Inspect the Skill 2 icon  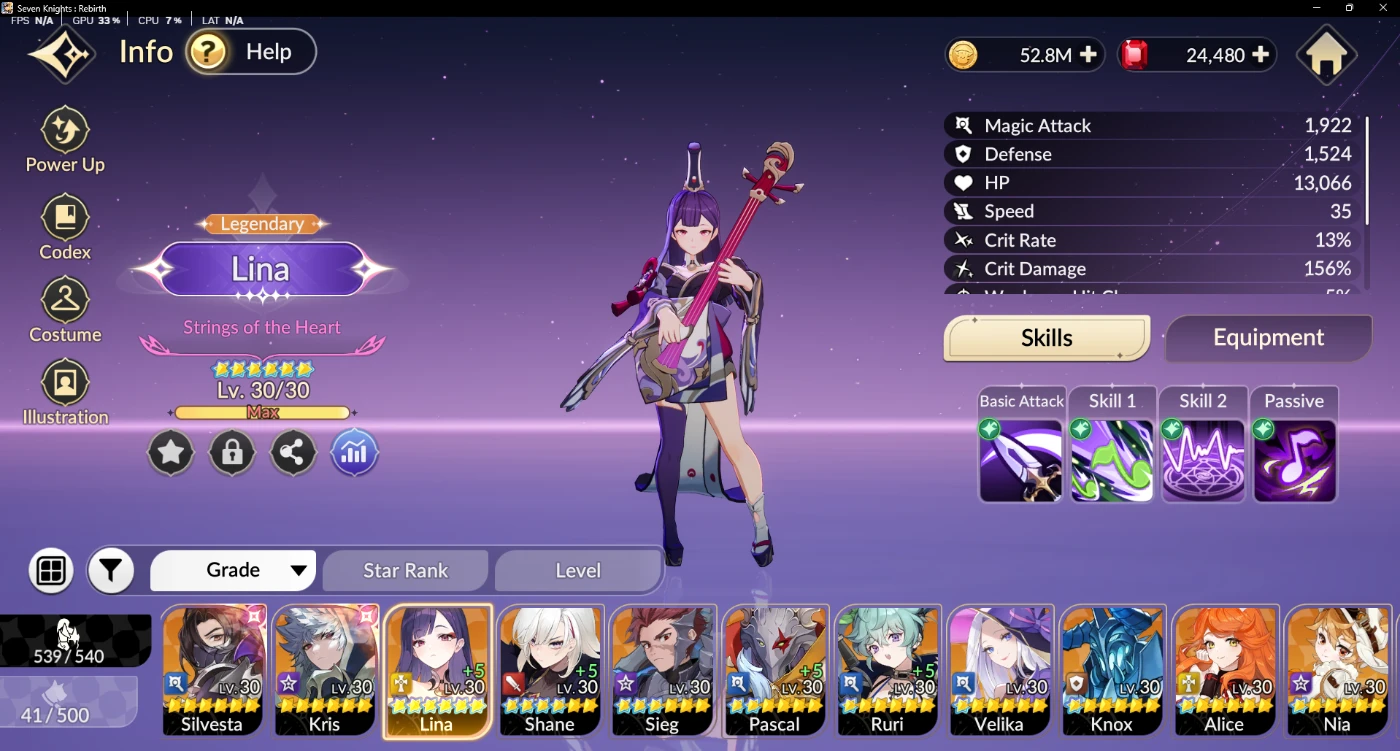[x=1203, y=459]
